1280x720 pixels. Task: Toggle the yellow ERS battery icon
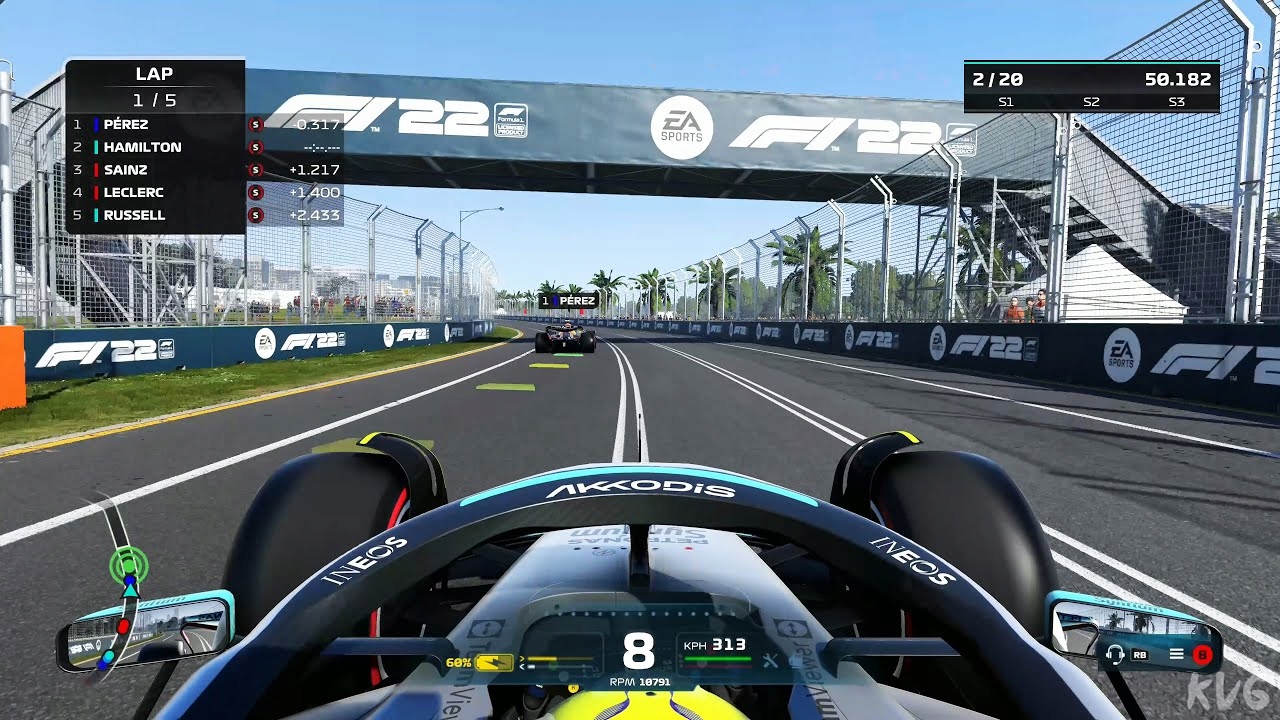494,662
